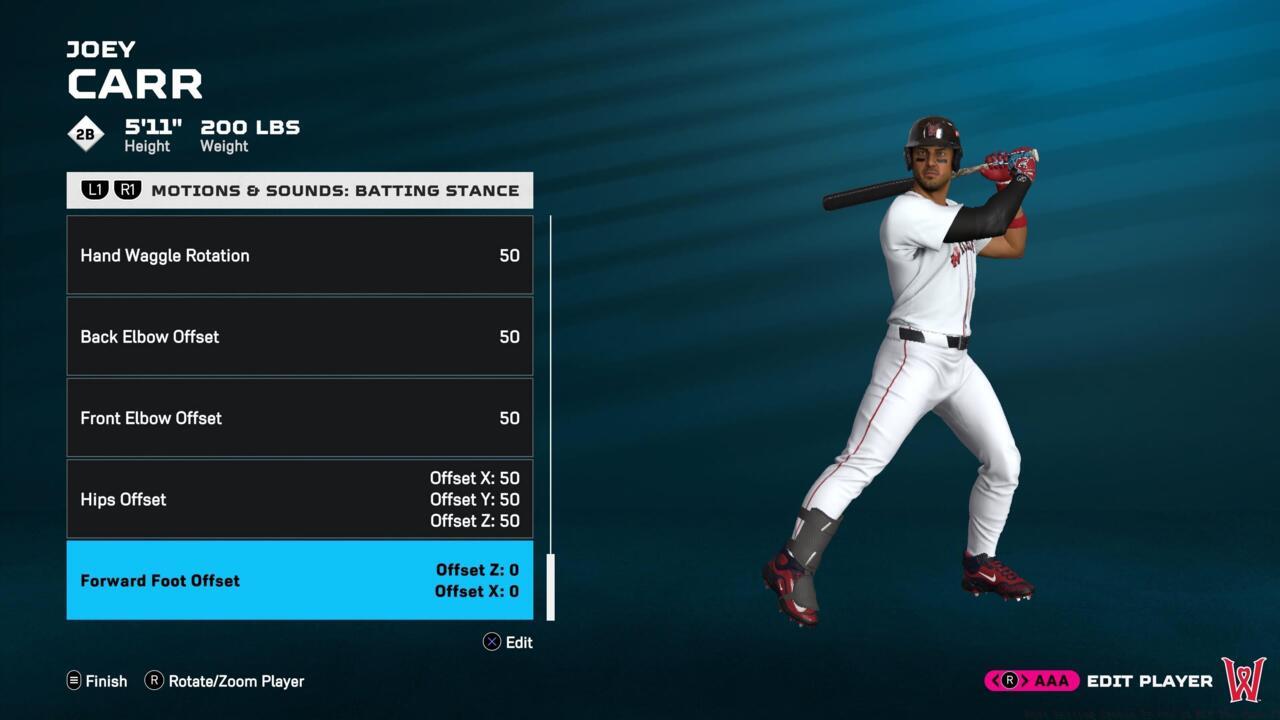The image size is (1280, 720).
Task: Click the L1 shoulder button icon
Action: [x=95, y=189]
